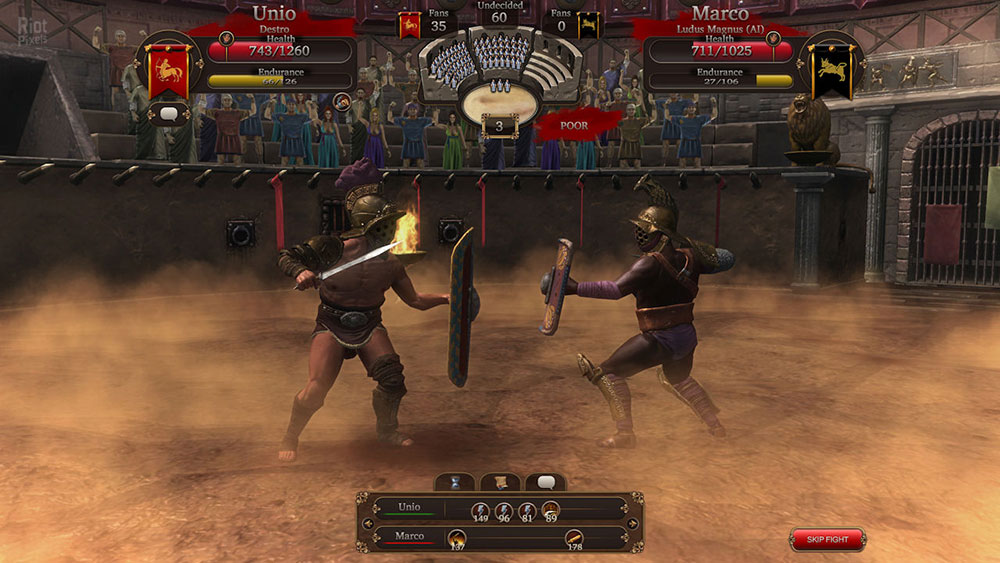The width and height of the screenshot is (1000, 563).
Task: Open the scroll log tab
Action: tap(500, 482)
